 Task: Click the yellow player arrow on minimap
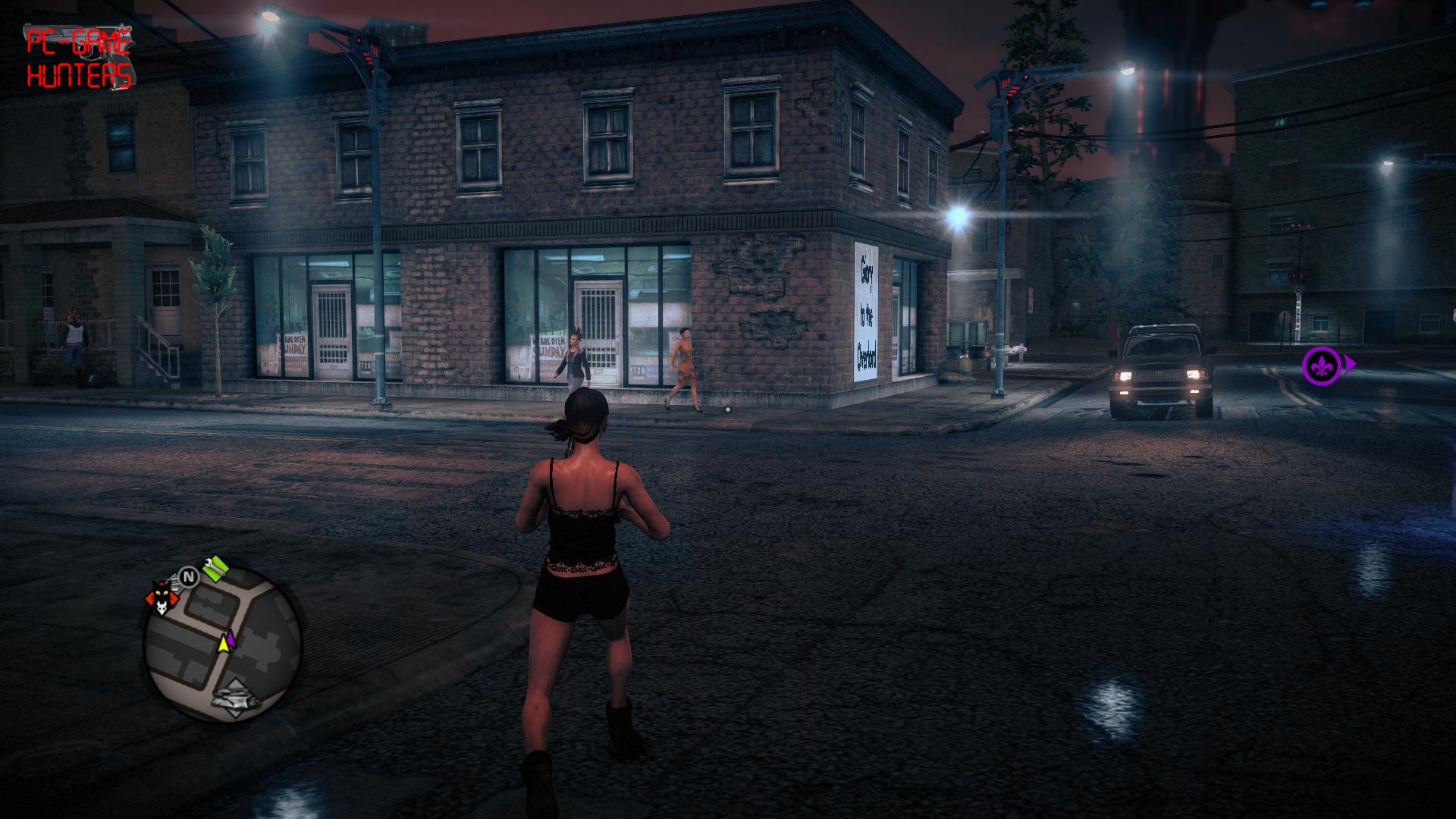(224, 642)
